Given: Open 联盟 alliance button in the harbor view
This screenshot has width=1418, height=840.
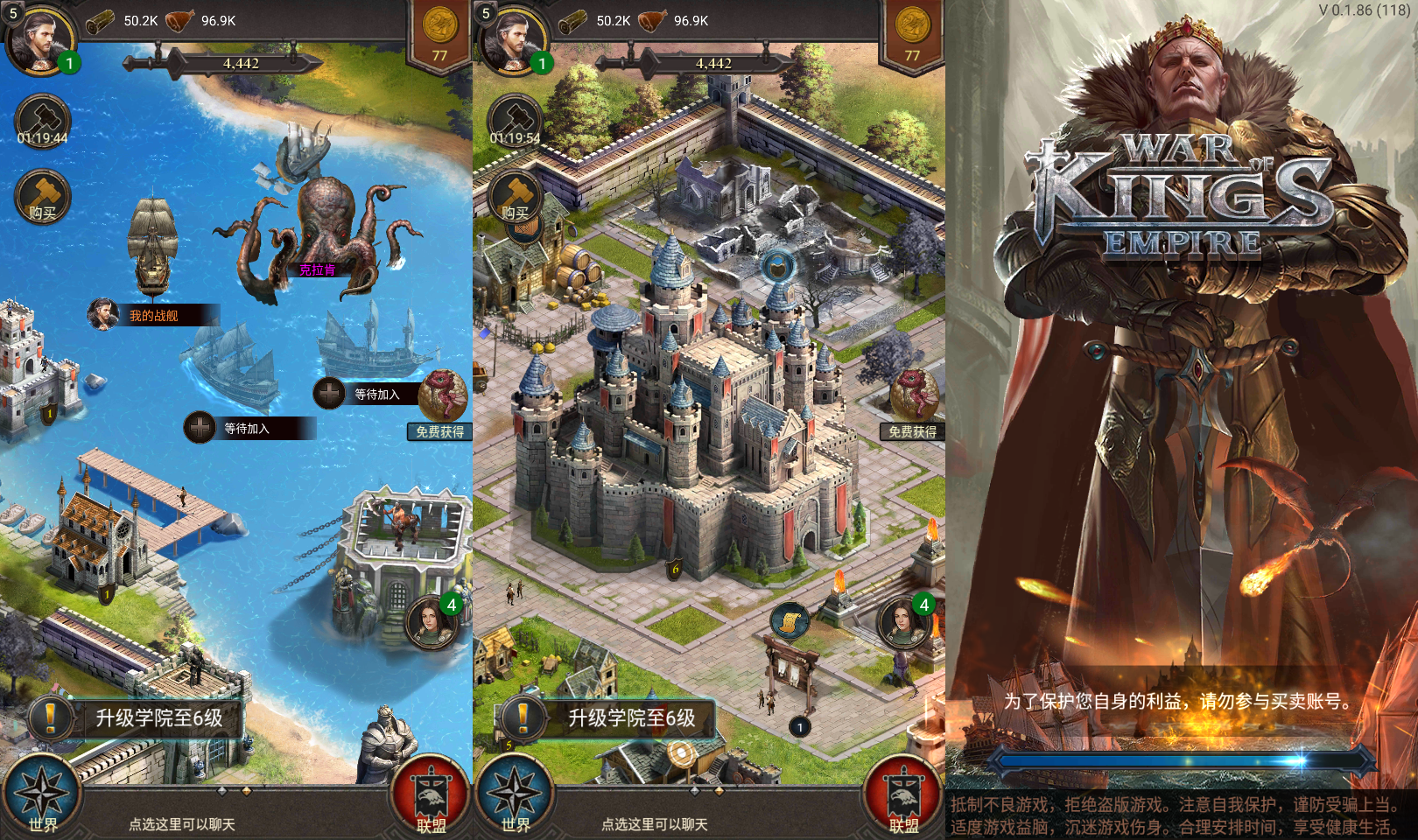Looking at the screenshot, I should (431, 796).
